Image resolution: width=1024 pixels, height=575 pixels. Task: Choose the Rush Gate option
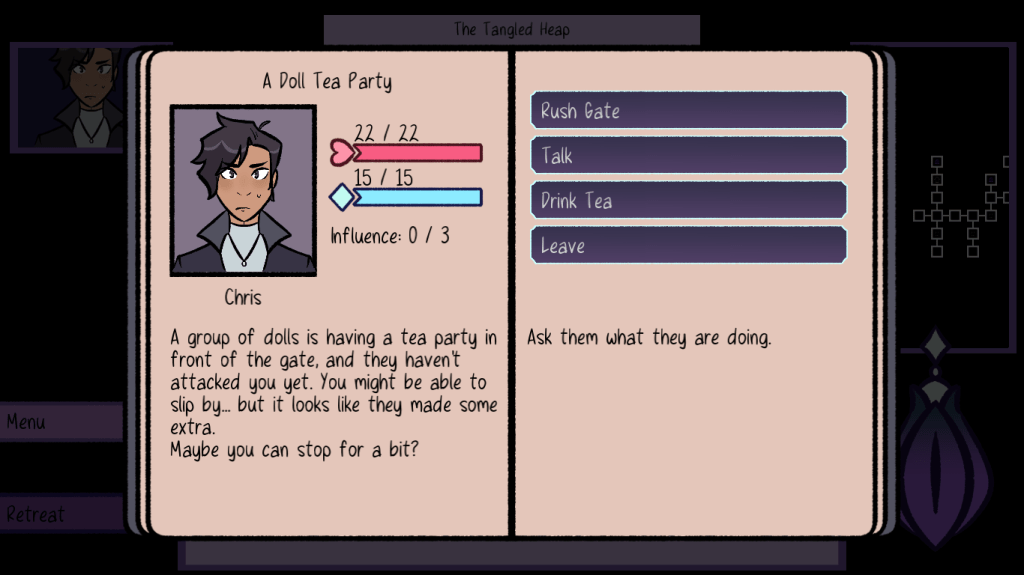click(x=688, y=111)
